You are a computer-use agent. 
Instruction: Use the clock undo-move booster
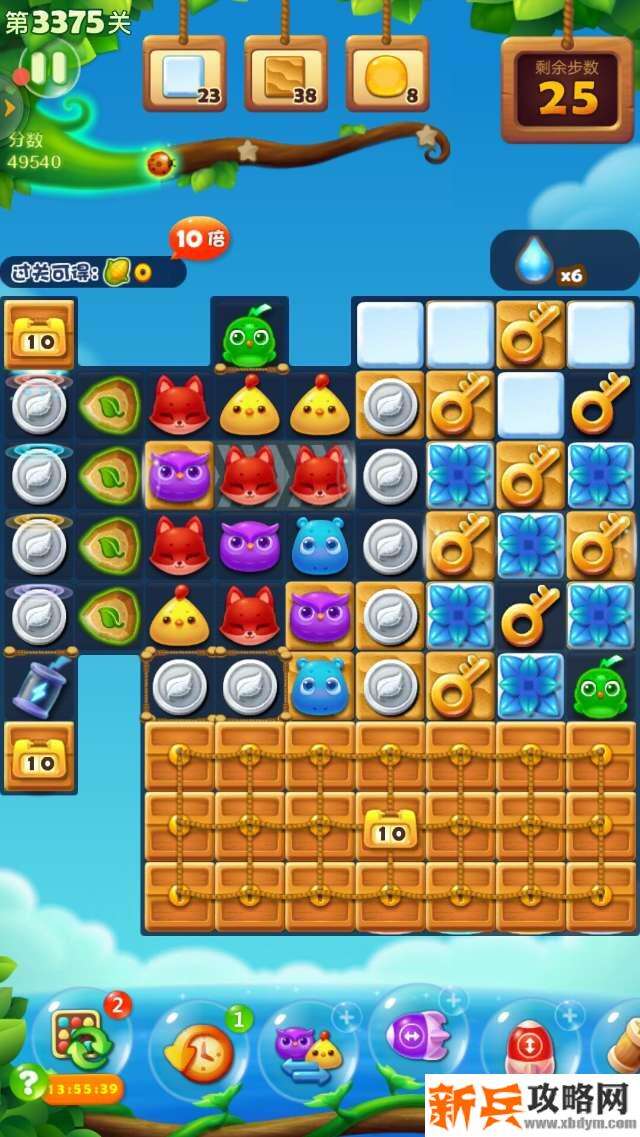(195, 1052)
